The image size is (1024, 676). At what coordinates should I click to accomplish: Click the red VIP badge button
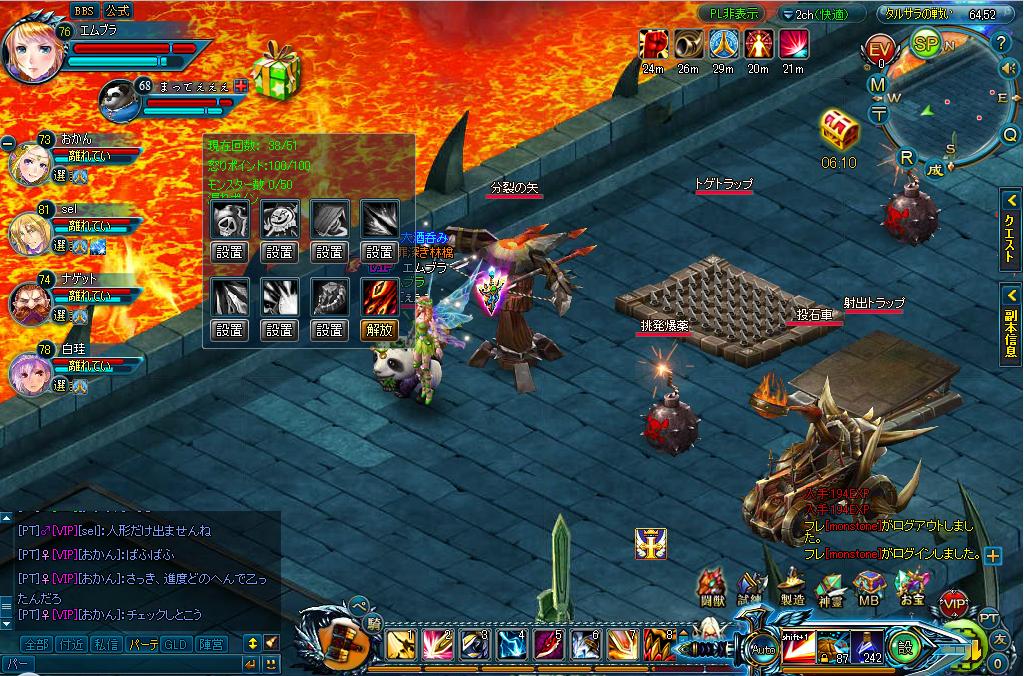click(954, 603)
